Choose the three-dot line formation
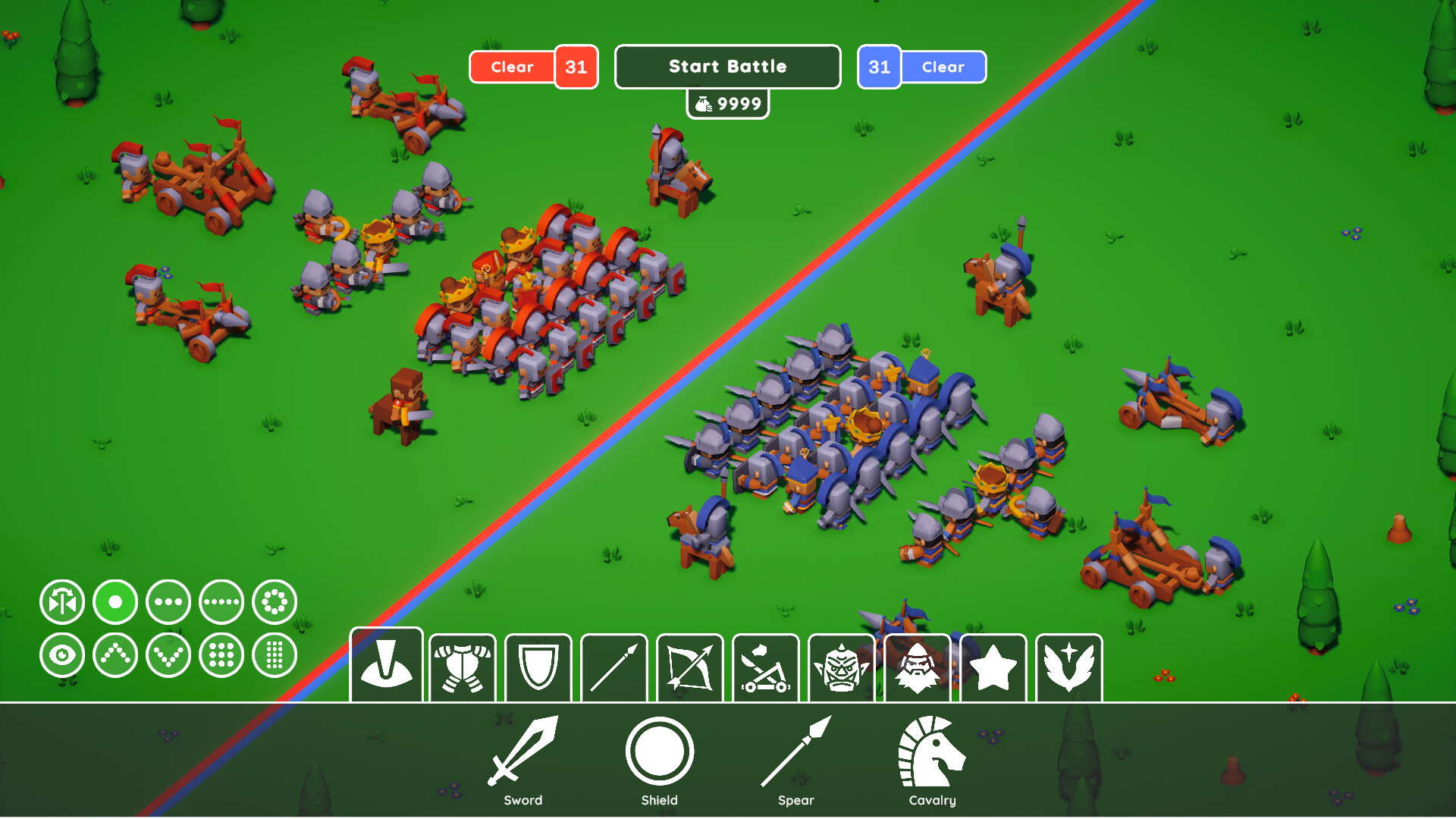This screenshot has height=819, width=1456. (x=168, y=601)
